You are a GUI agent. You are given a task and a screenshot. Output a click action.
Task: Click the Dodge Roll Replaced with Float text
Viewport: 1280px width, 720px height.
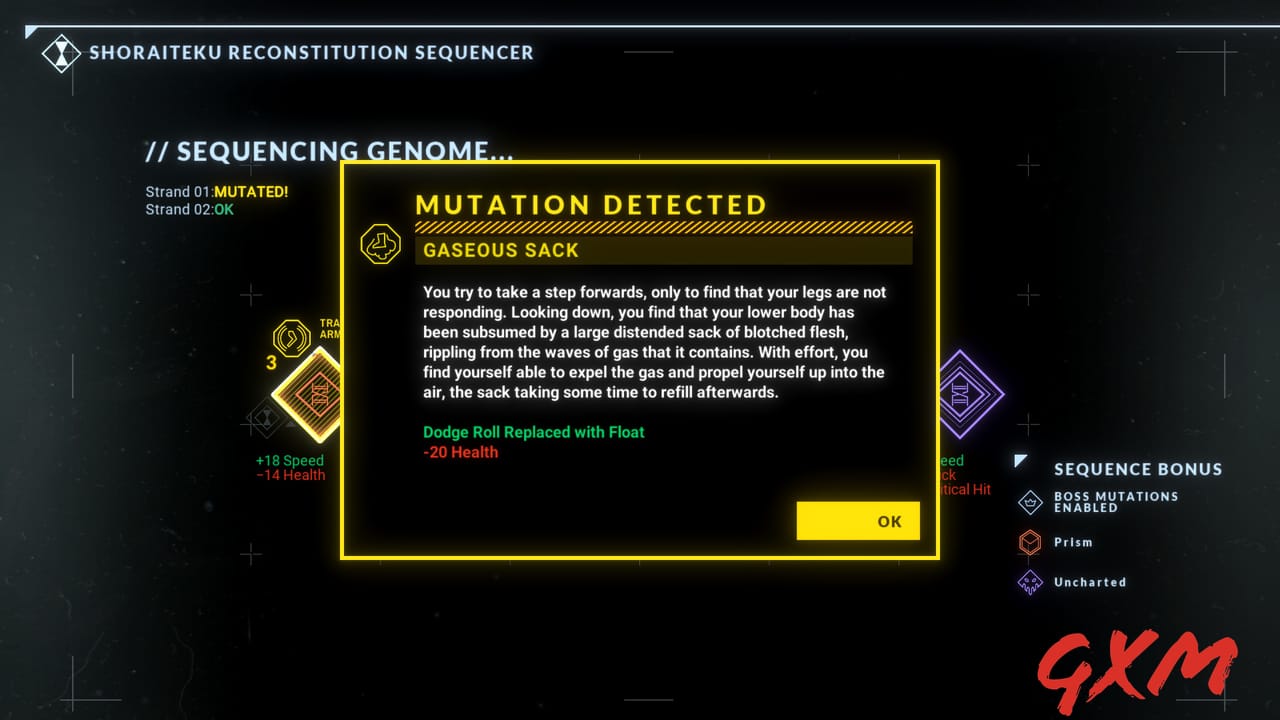pyautogui.click(x=533, y=431)
